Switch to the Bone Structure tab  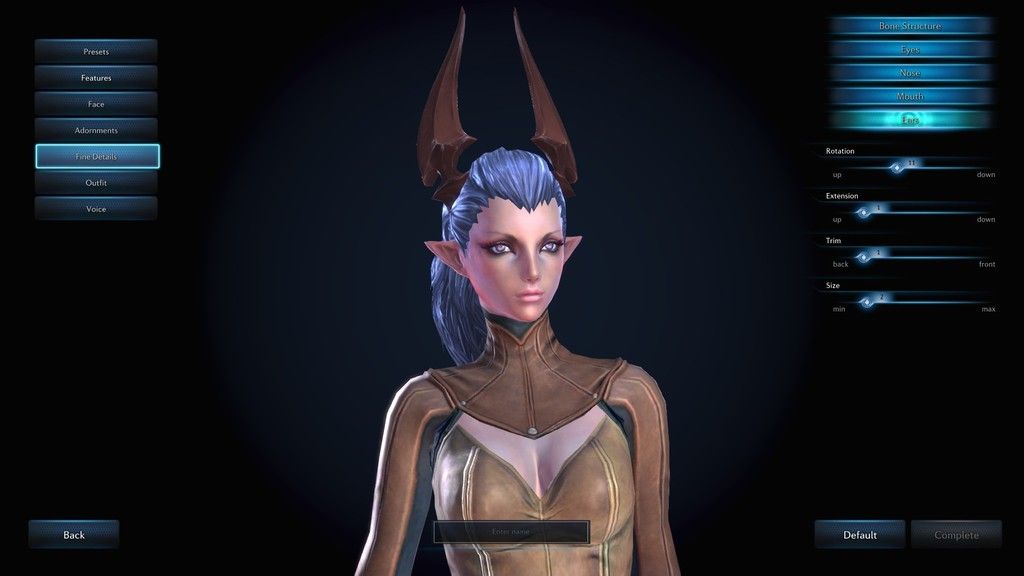coord(909,25)
